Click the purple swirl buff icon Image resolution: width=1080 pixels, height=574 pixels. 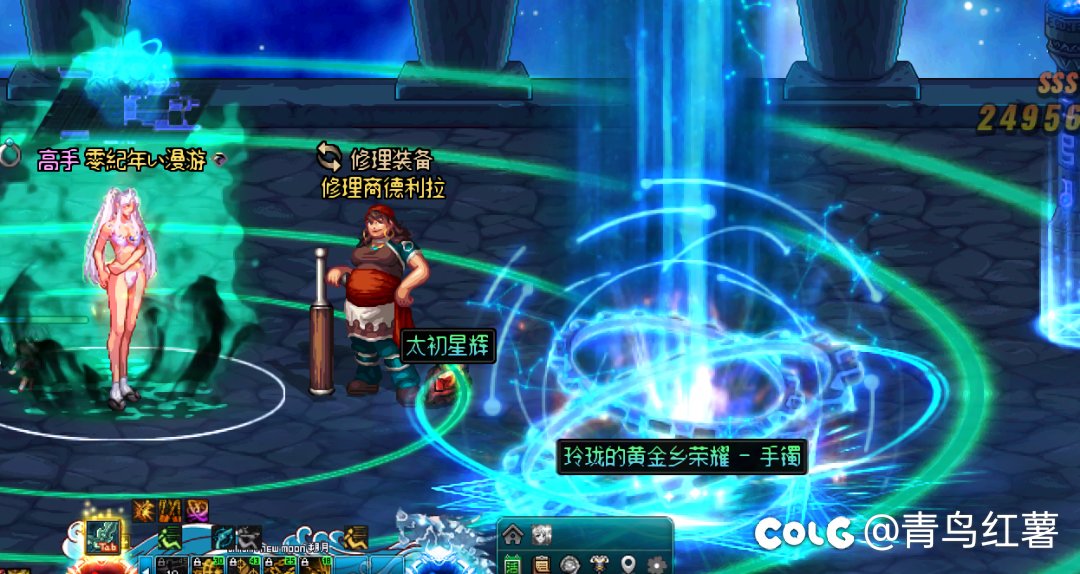[x=197, y=510]
